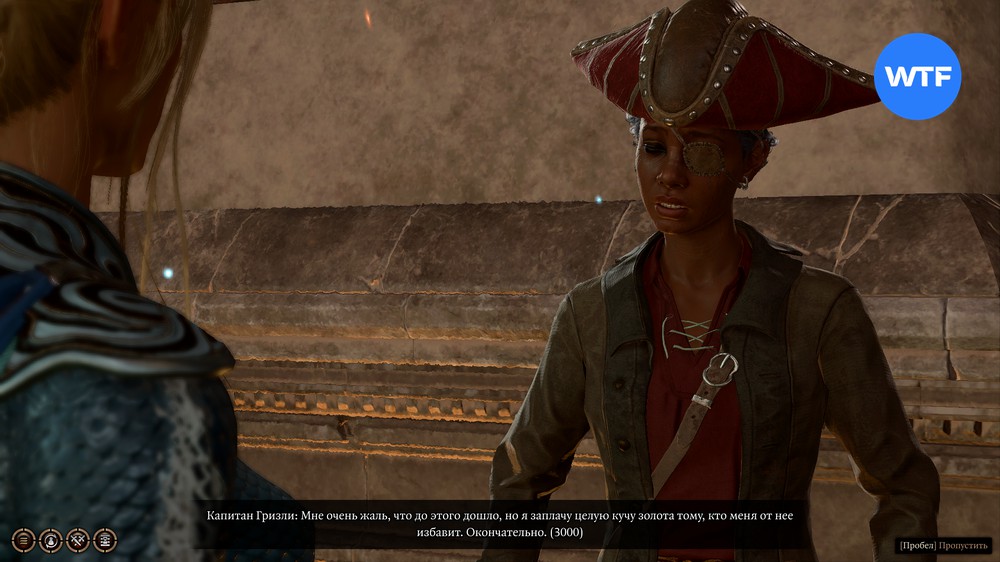Screen dimensions: 1000x562
Task: Click the fourth round dialogue icon
Action: (105, 541)
